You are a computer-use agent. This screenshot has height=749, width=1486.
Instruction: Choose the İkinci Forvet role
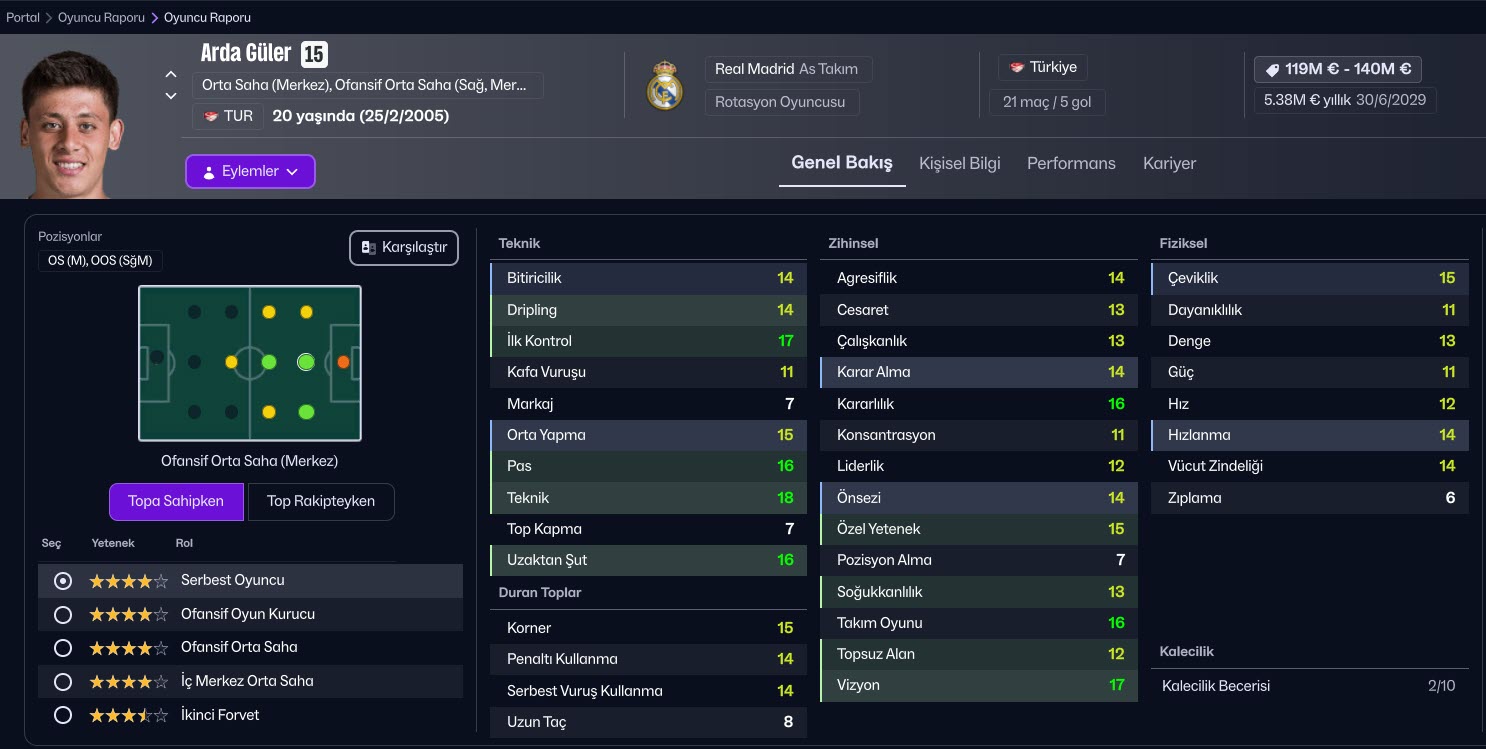tap(63, 715)
